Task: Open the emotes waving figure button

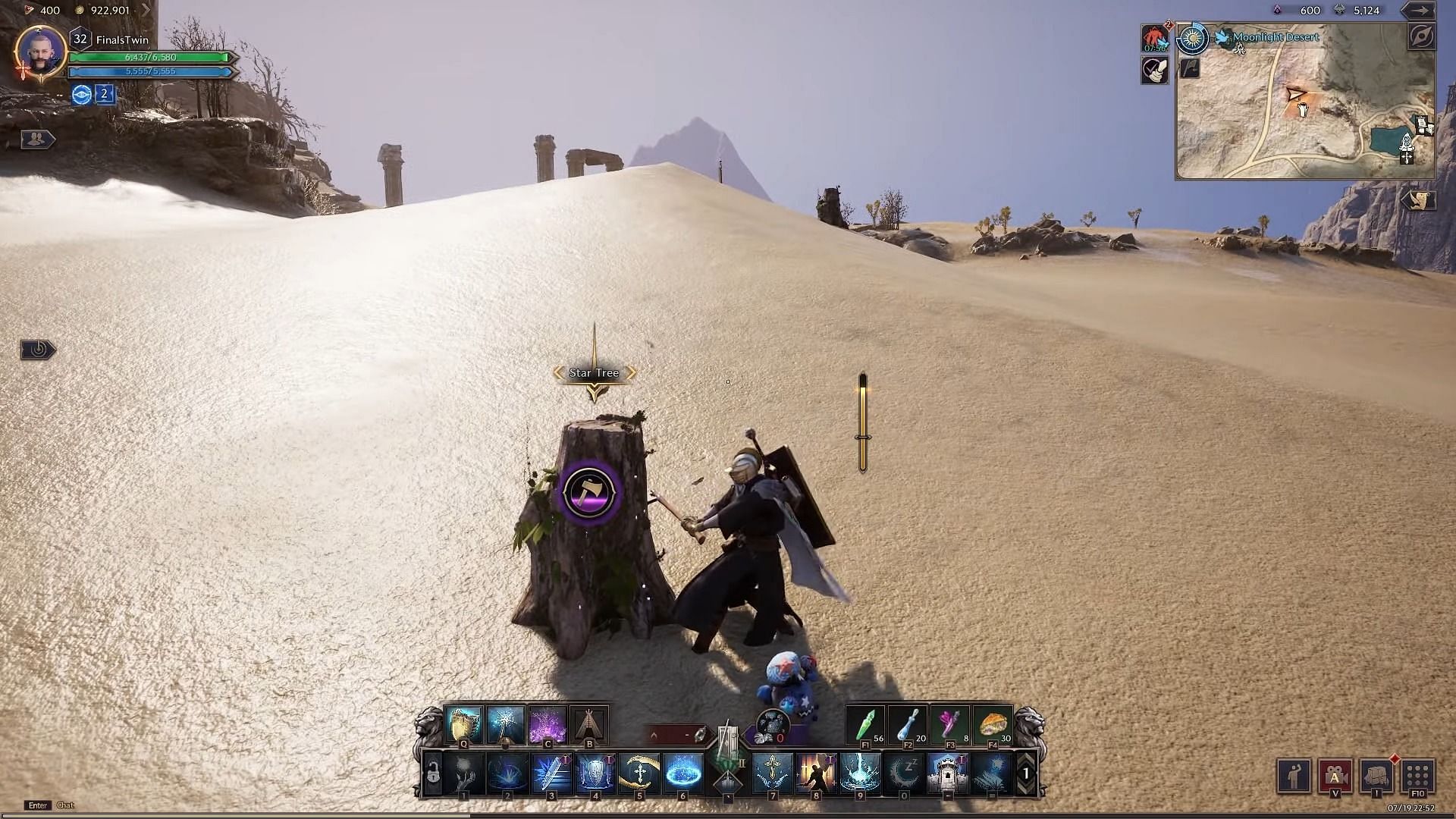Action: pyautogui.click(x=1294, y=776)
